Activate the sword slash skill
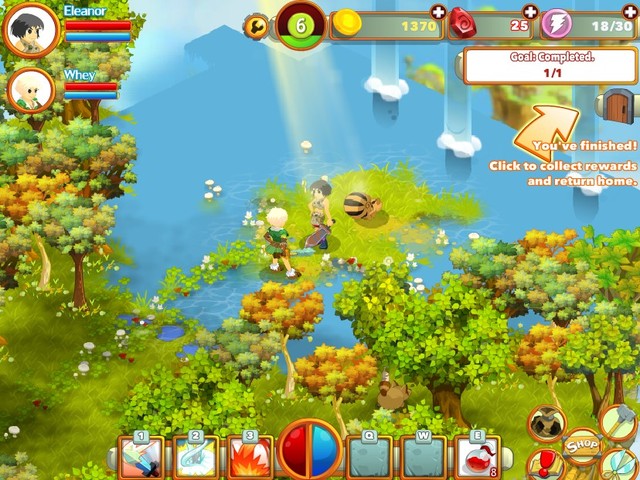Screen dimensions: 640x480 coord(141,456)
